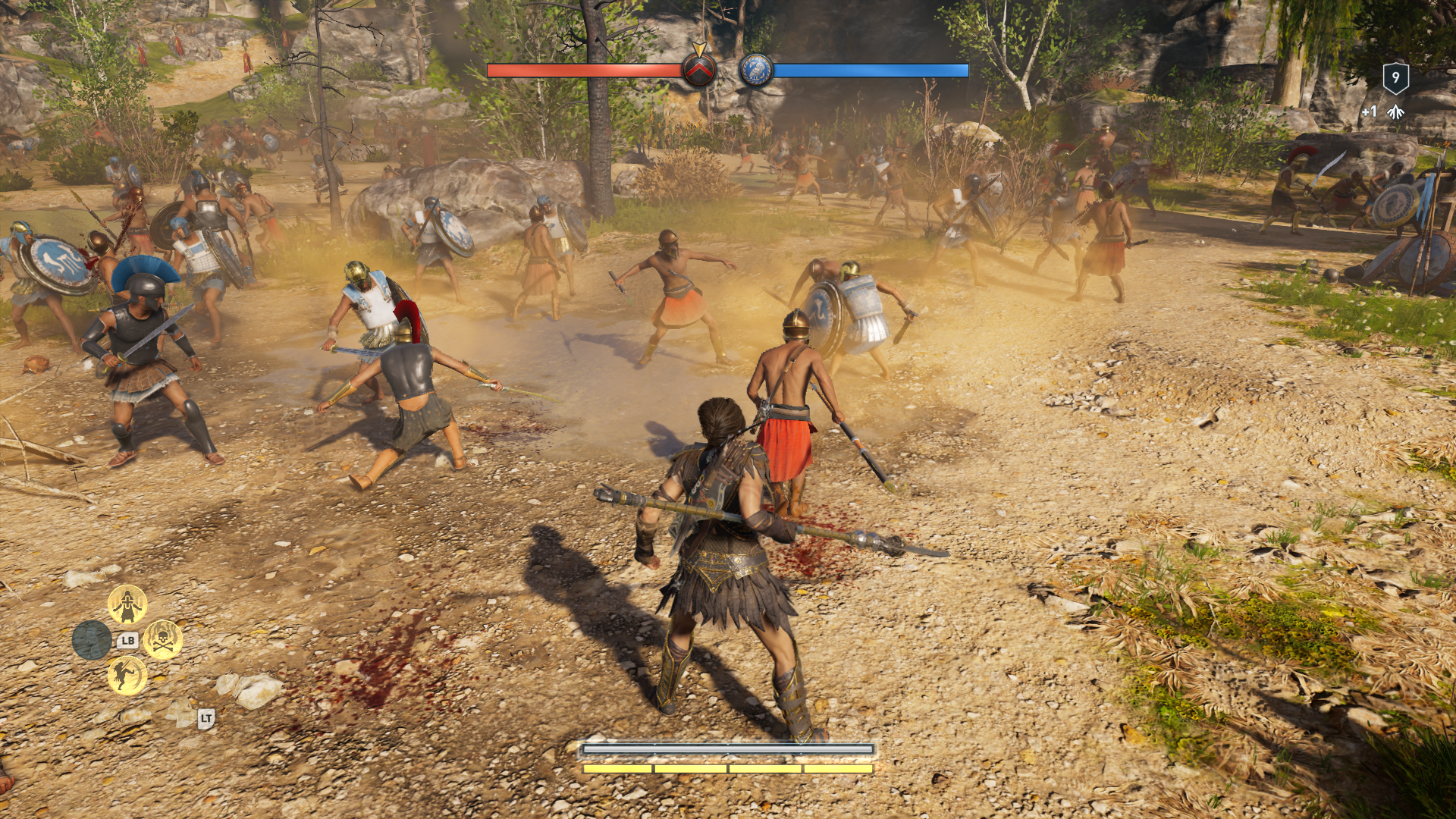The width and height of the screenshot is (1456, 819).
Task: Use the skull and crossbones poison ability
Action: click(162, 639)
